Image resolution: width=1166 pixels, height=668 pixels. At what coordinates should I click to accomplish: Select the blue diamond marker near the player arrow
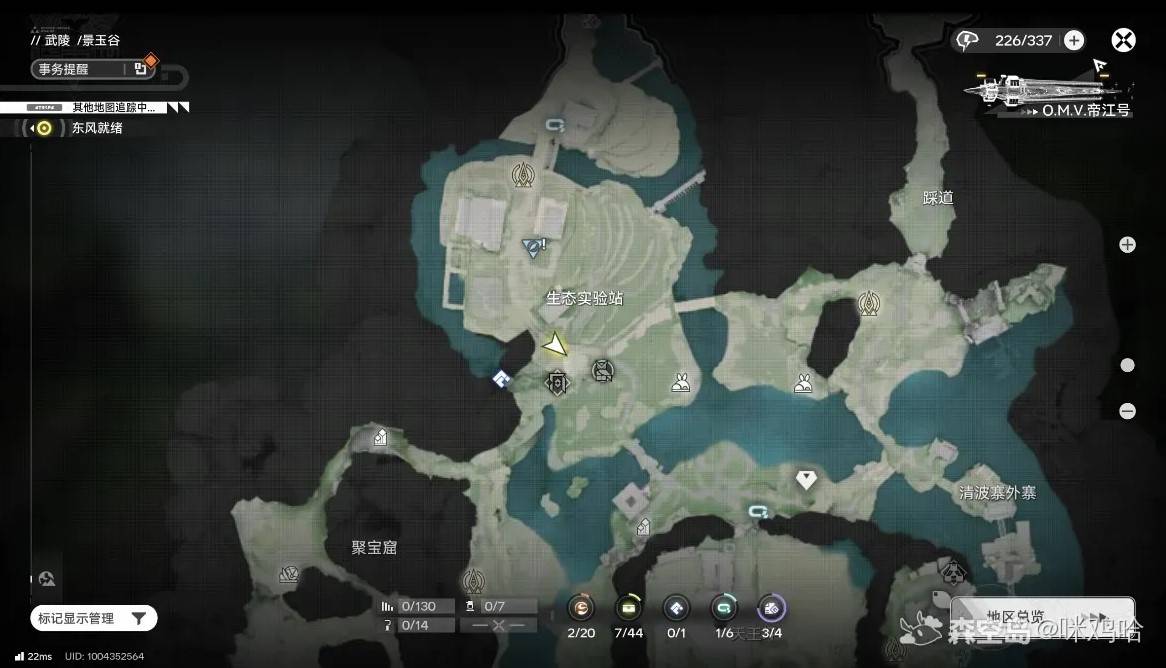click(502, 378)
